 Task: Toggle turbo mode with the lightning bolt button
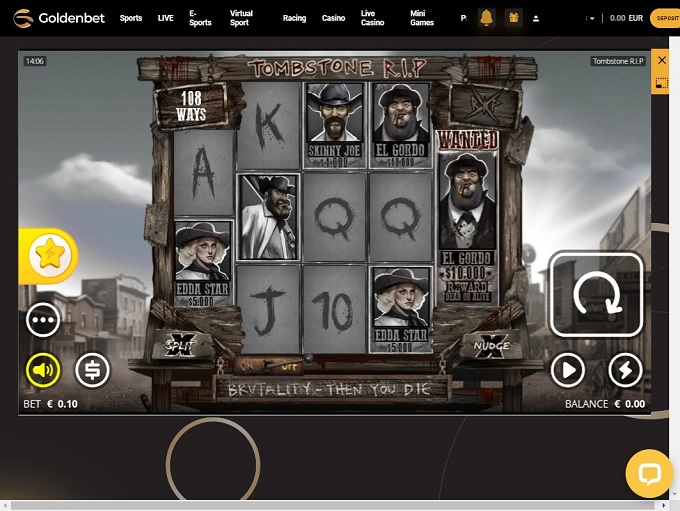(x=625, y=371)
